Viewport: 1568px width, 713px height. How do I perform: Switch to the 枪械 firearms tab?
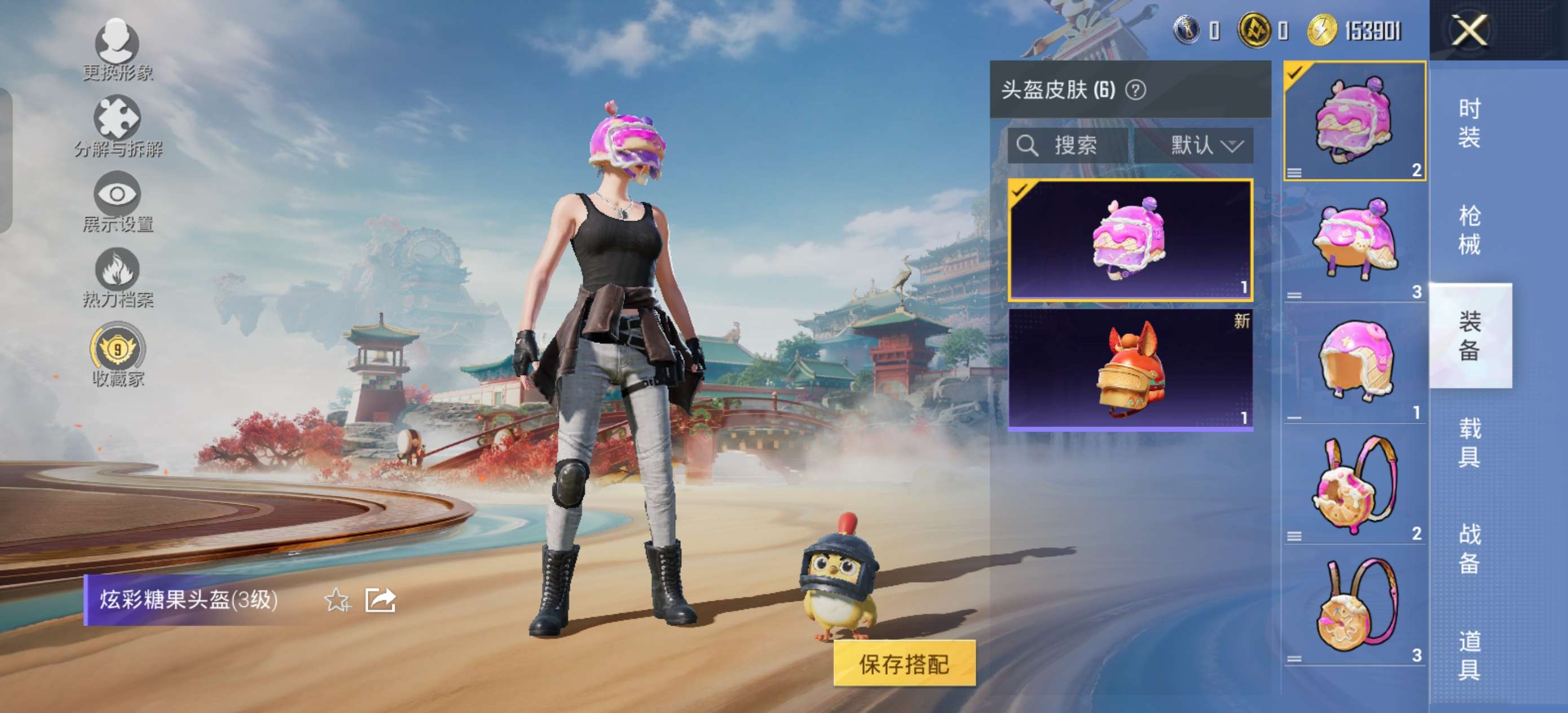[x=1469, y=230]
